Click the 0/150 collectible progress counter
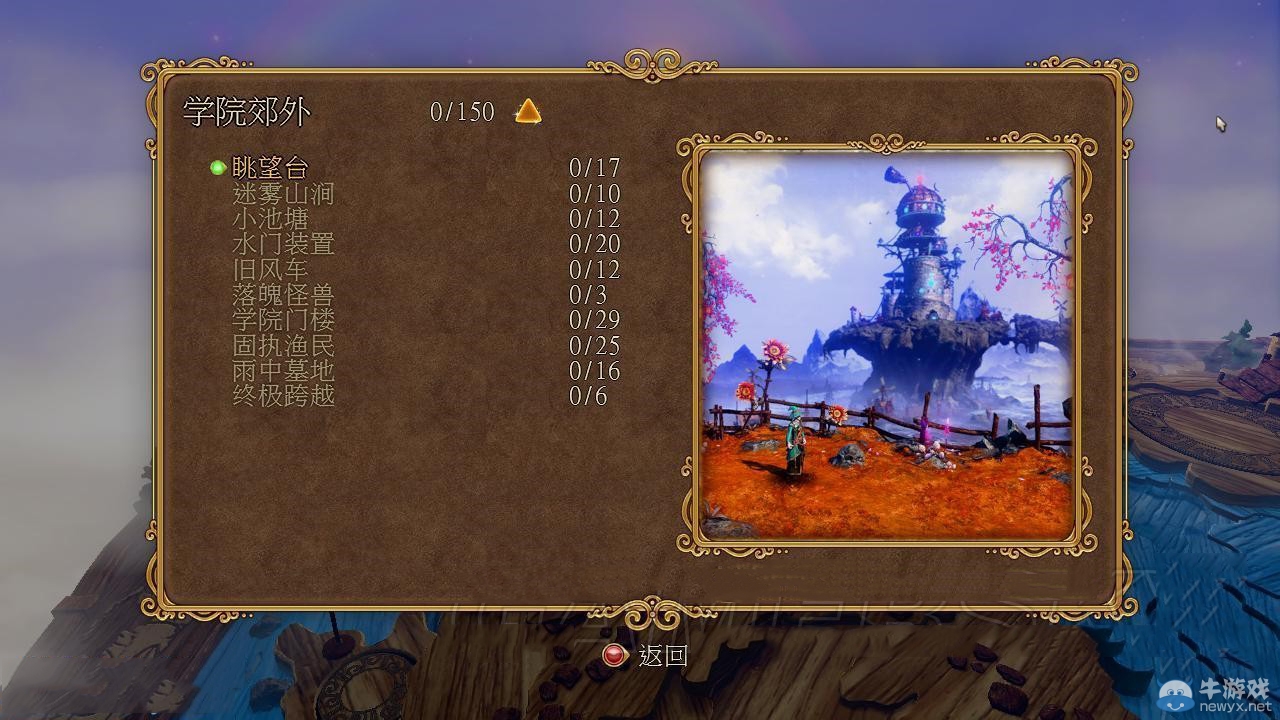 click(x=460, y=112)
